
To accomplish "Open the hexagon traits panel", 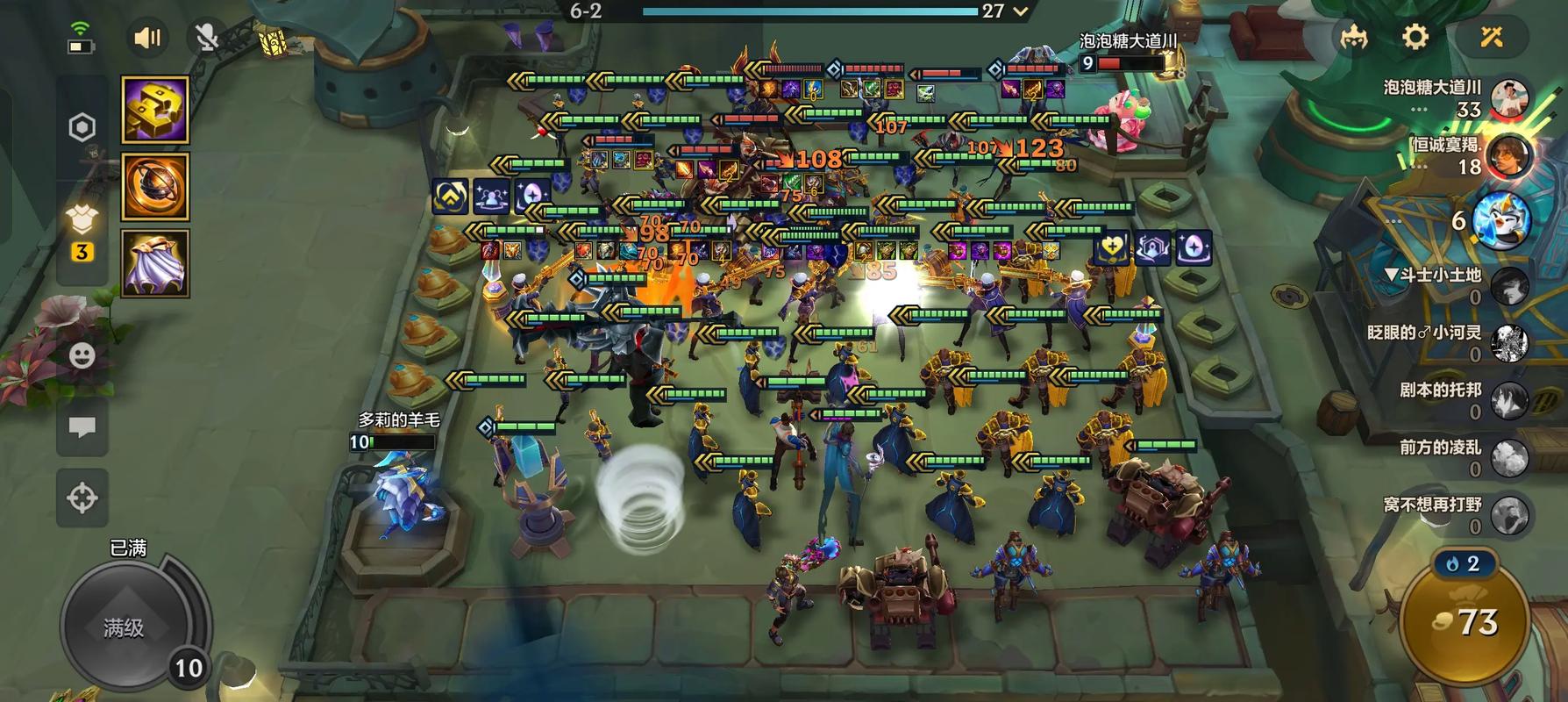I will [82, 127].
